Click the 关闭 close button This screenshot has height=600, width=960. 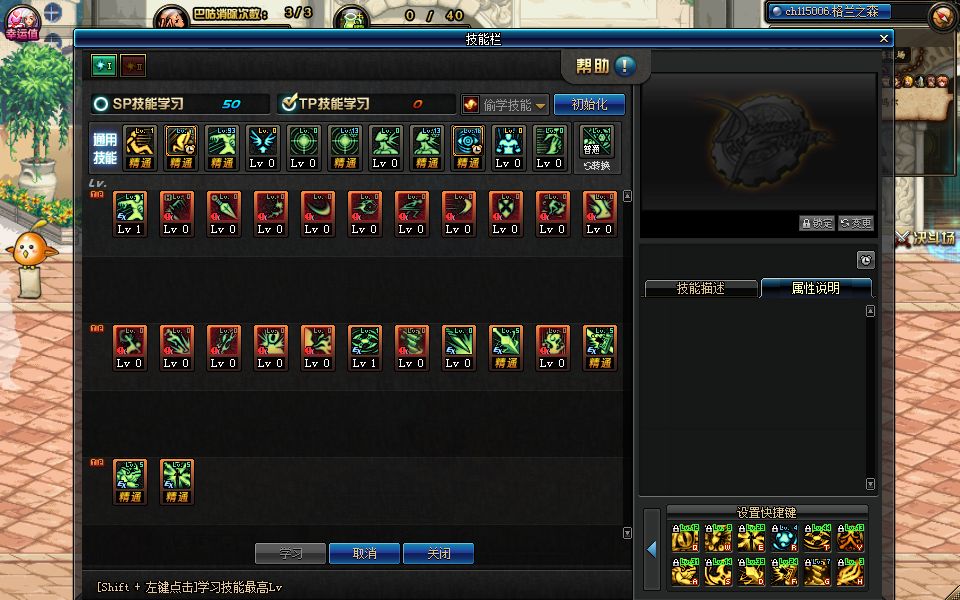coord(438,553)
